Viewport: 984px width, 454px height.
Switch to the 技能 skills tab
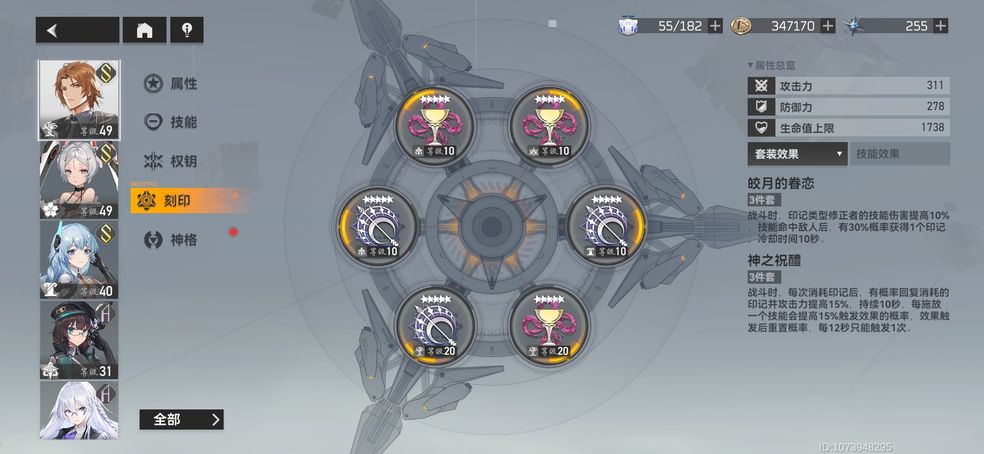[171, 122]
